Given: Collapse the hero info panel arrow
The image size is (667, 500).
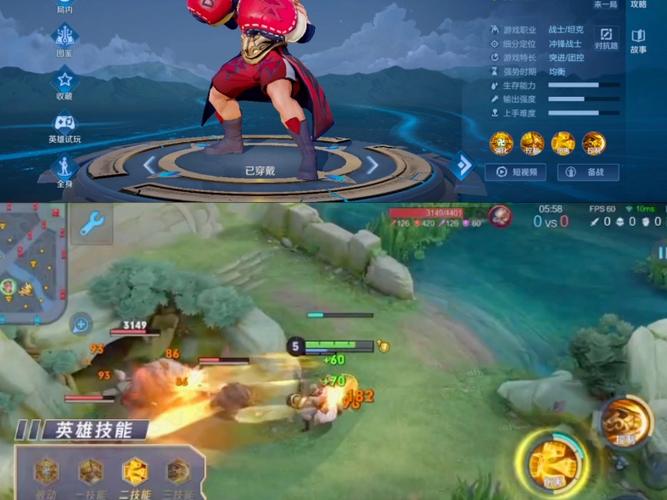Looking at the screenshot, I should coord(462,165).
